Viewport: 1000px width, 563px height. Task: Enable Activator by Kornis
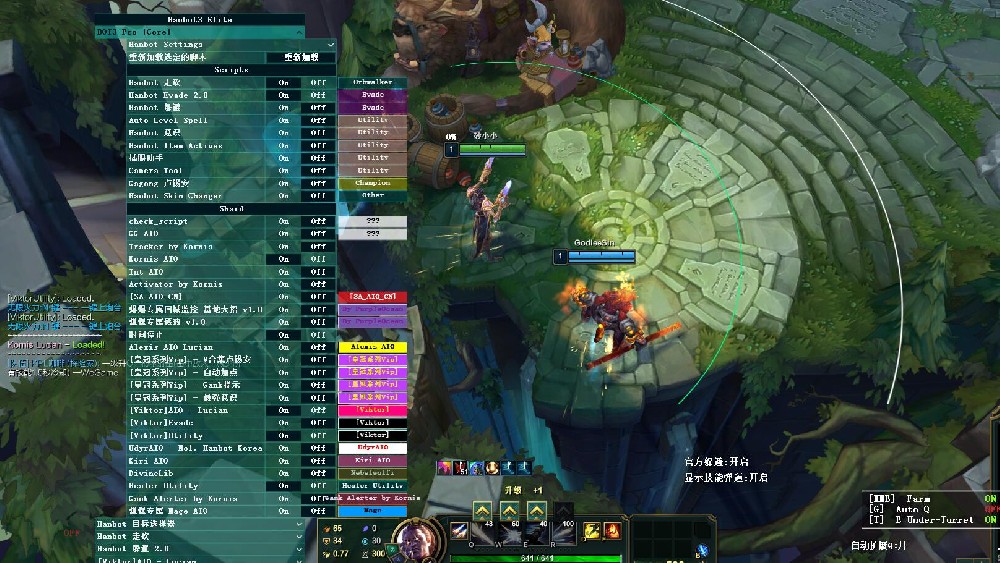[284, 284]
